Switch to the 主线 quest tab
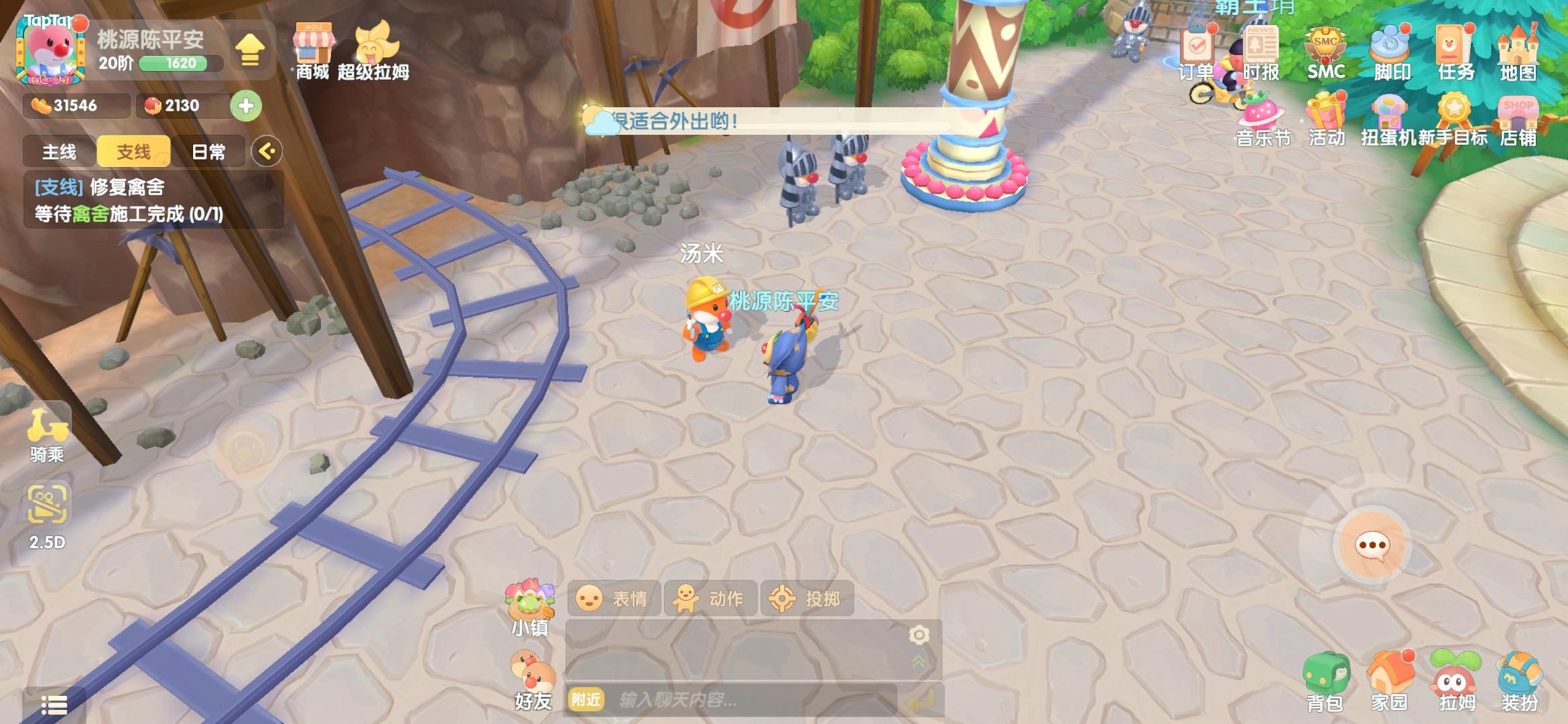The image size is (1568, 724). (60, 152)
